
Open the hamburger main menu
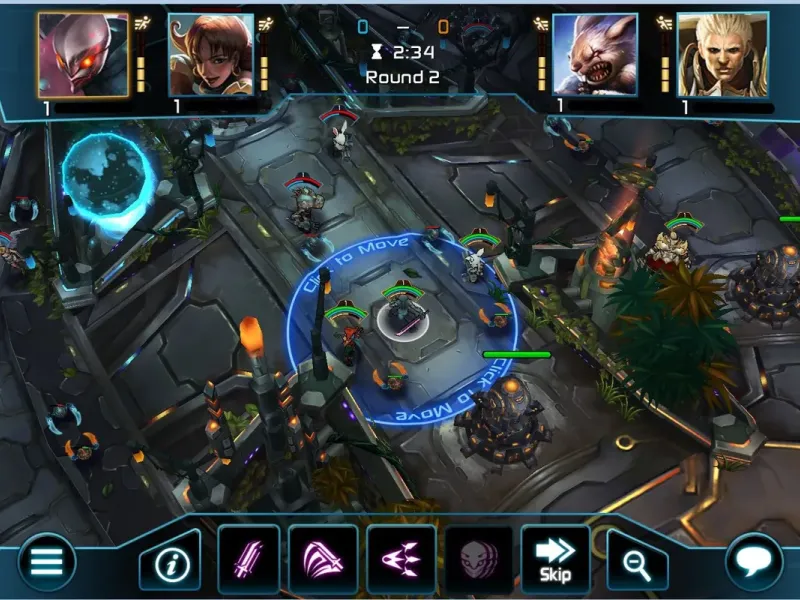(x=46, y=562)
